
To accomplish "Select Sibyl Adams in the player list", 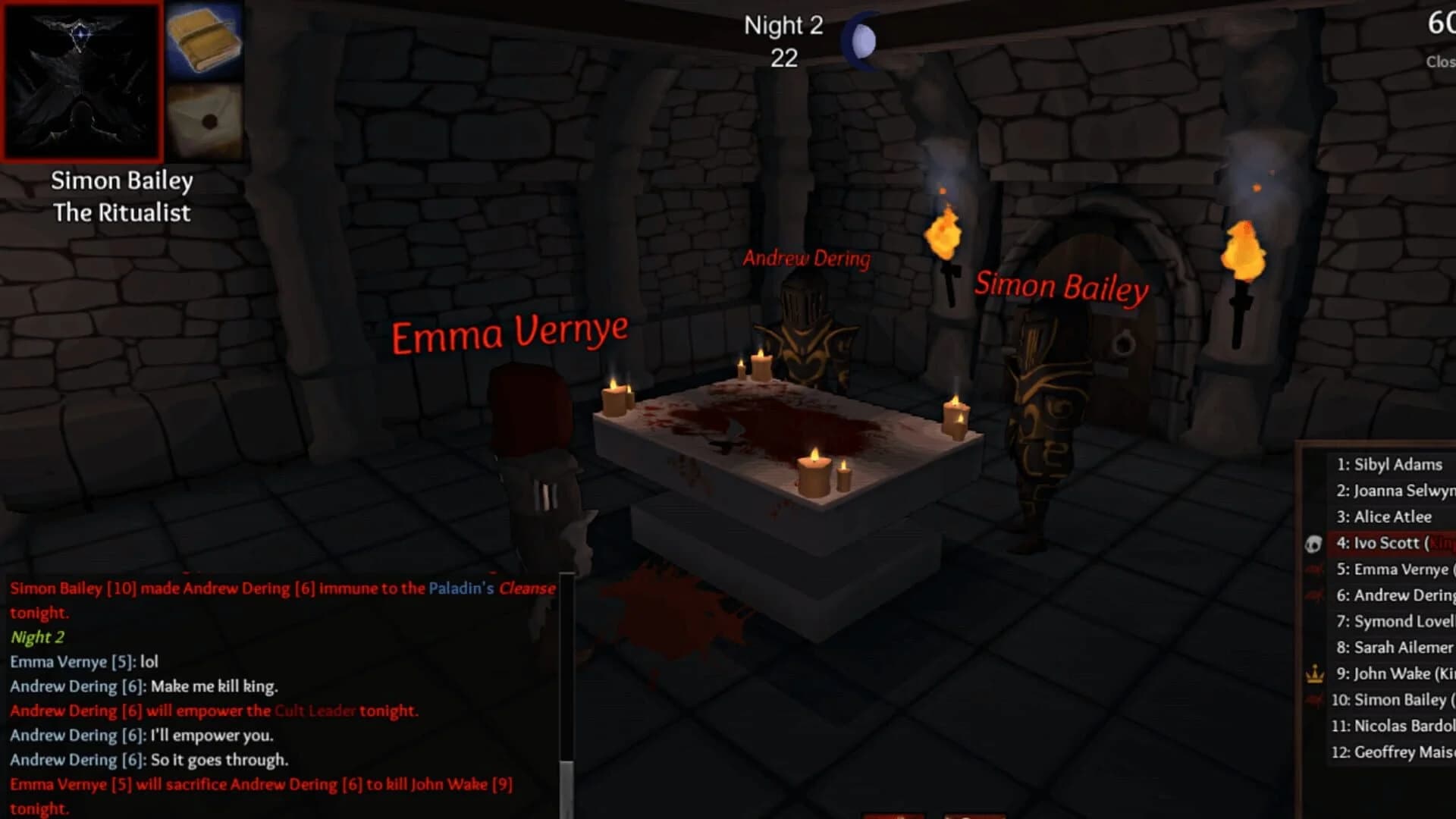I will click(1391, 464).
